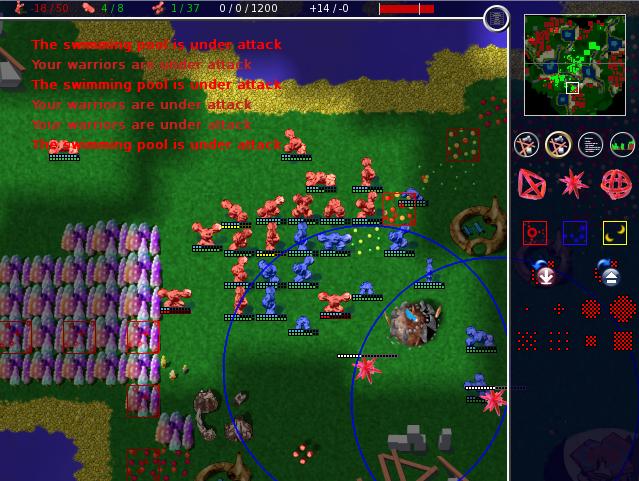Choose the red spiky star flag
The height and width of the screenshot is (481, 639).
click(574, 184)
